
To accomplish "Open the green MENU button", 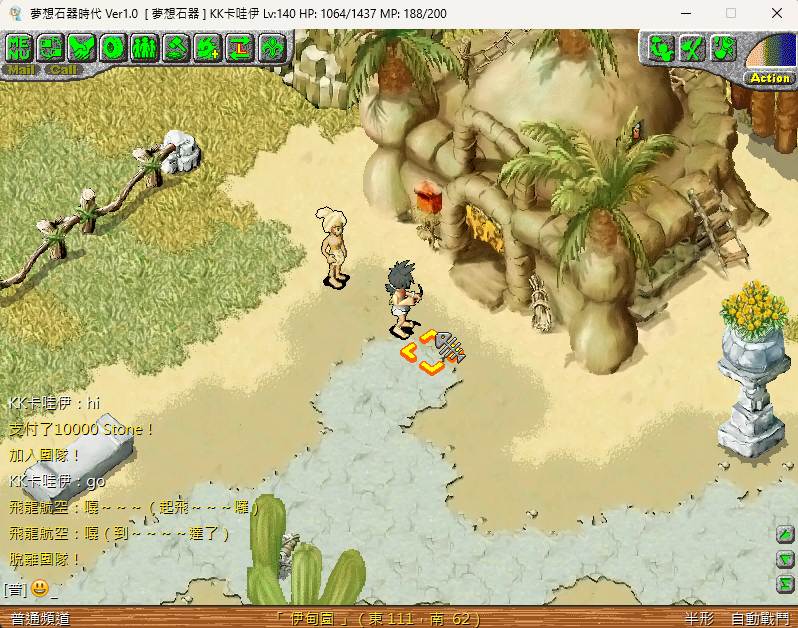I will click(x=20, y=46).
